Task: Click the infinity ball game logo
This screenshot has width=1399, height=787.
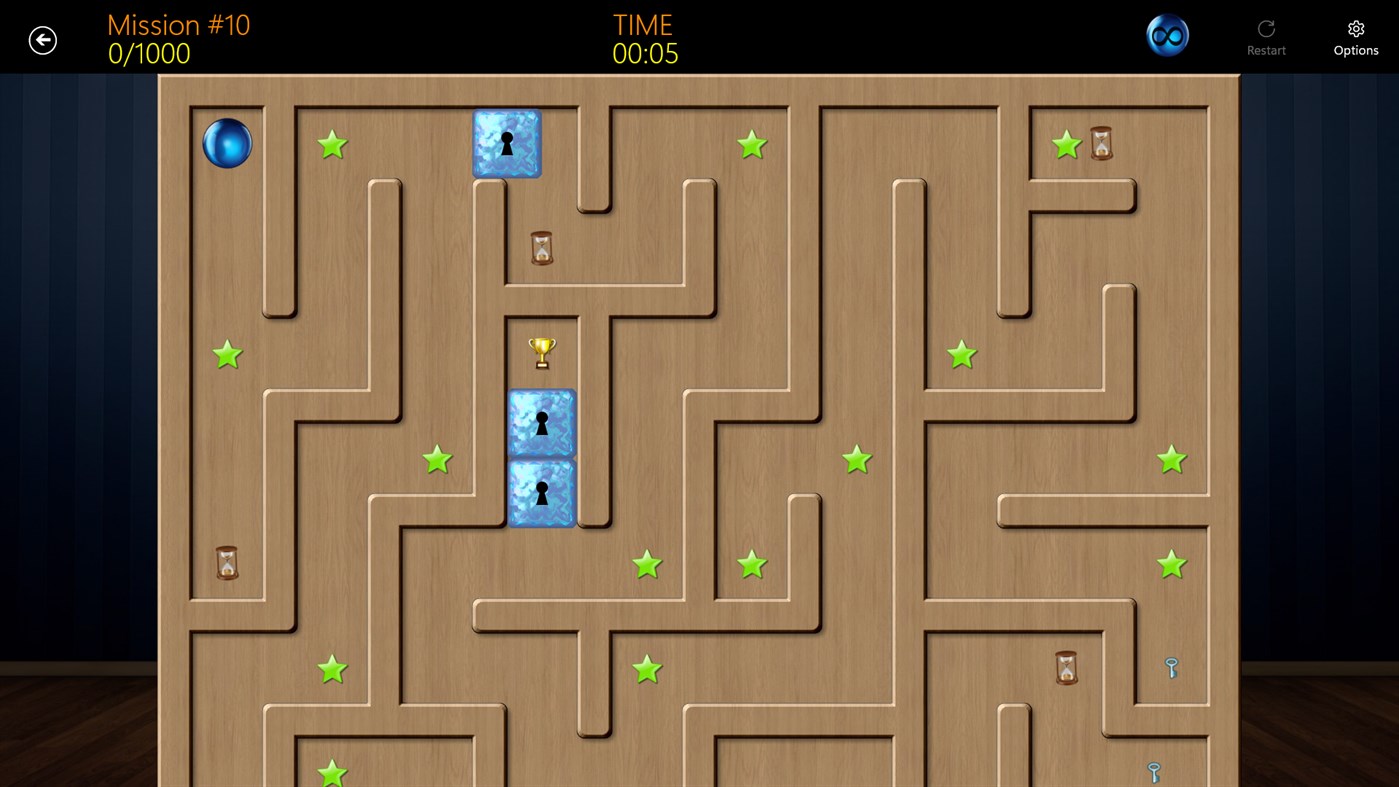Action: coord(1167,33)
